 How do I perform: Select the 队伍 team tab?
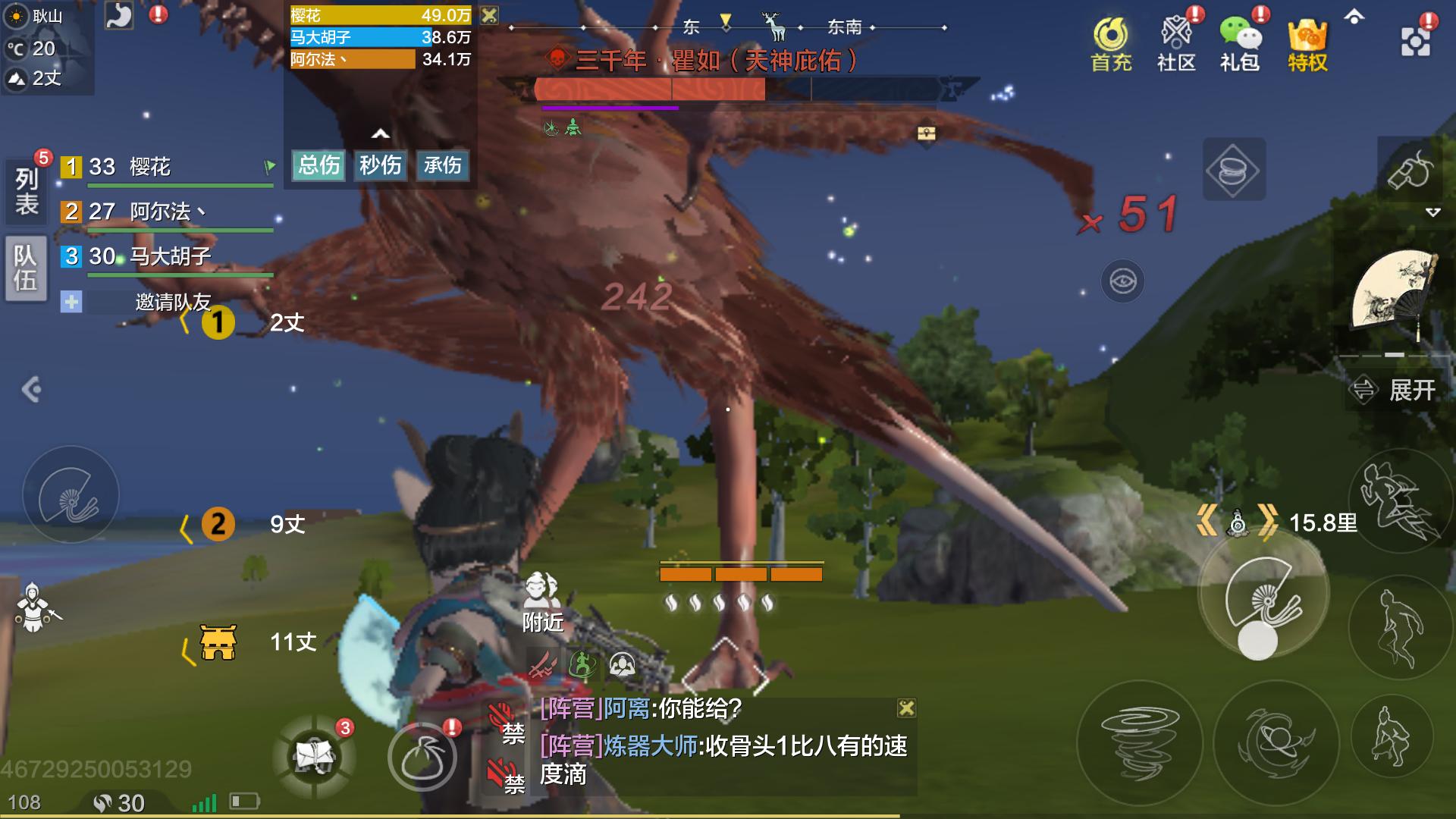(27, 268)
